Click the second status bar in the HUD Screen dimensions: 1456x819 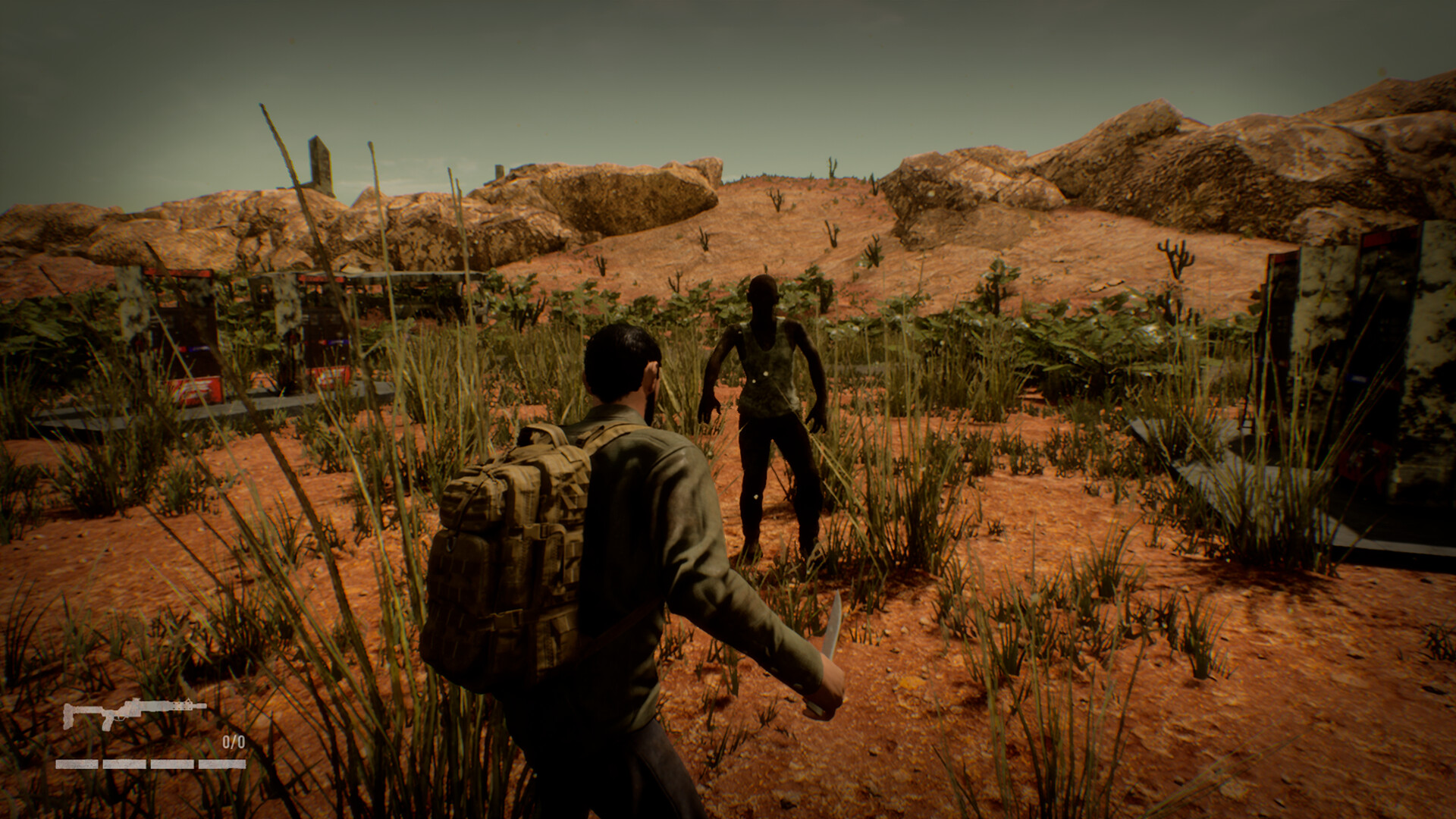124,764
